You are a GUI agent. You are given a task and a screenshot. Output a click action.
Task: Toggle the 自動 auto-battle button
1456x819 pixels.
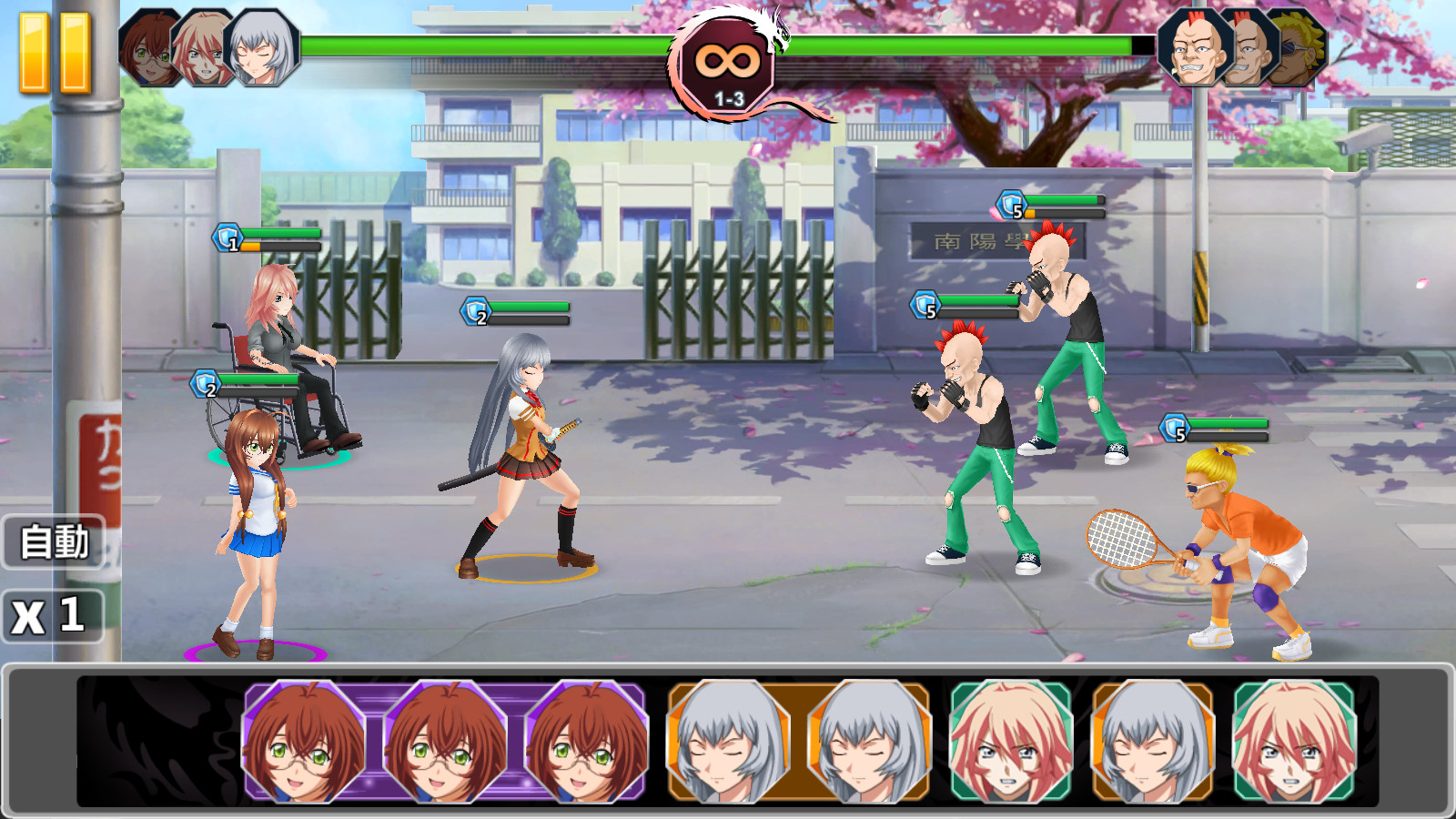click(x=55, y=542)
